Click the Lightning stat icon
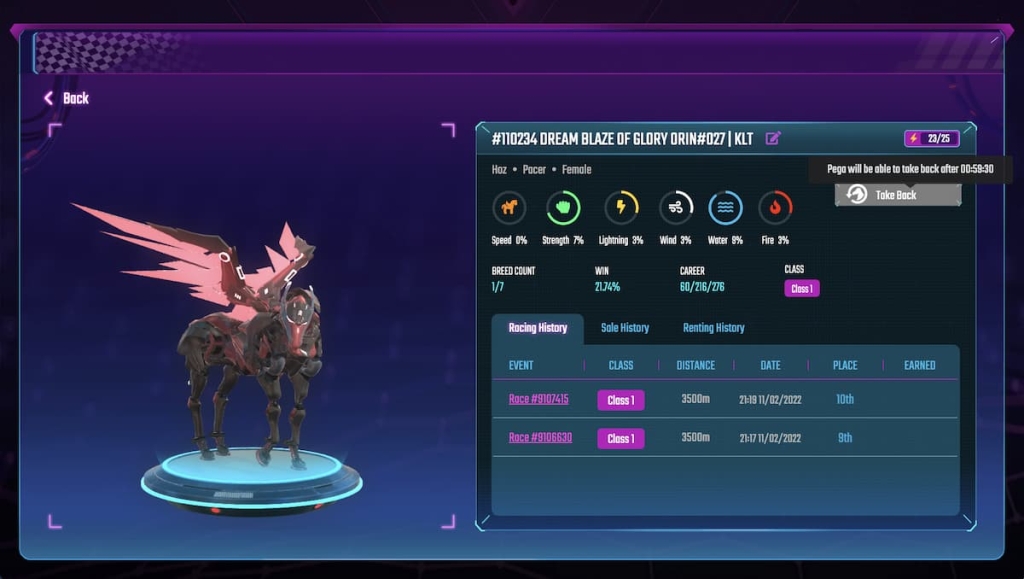 [x=622, y=208]
